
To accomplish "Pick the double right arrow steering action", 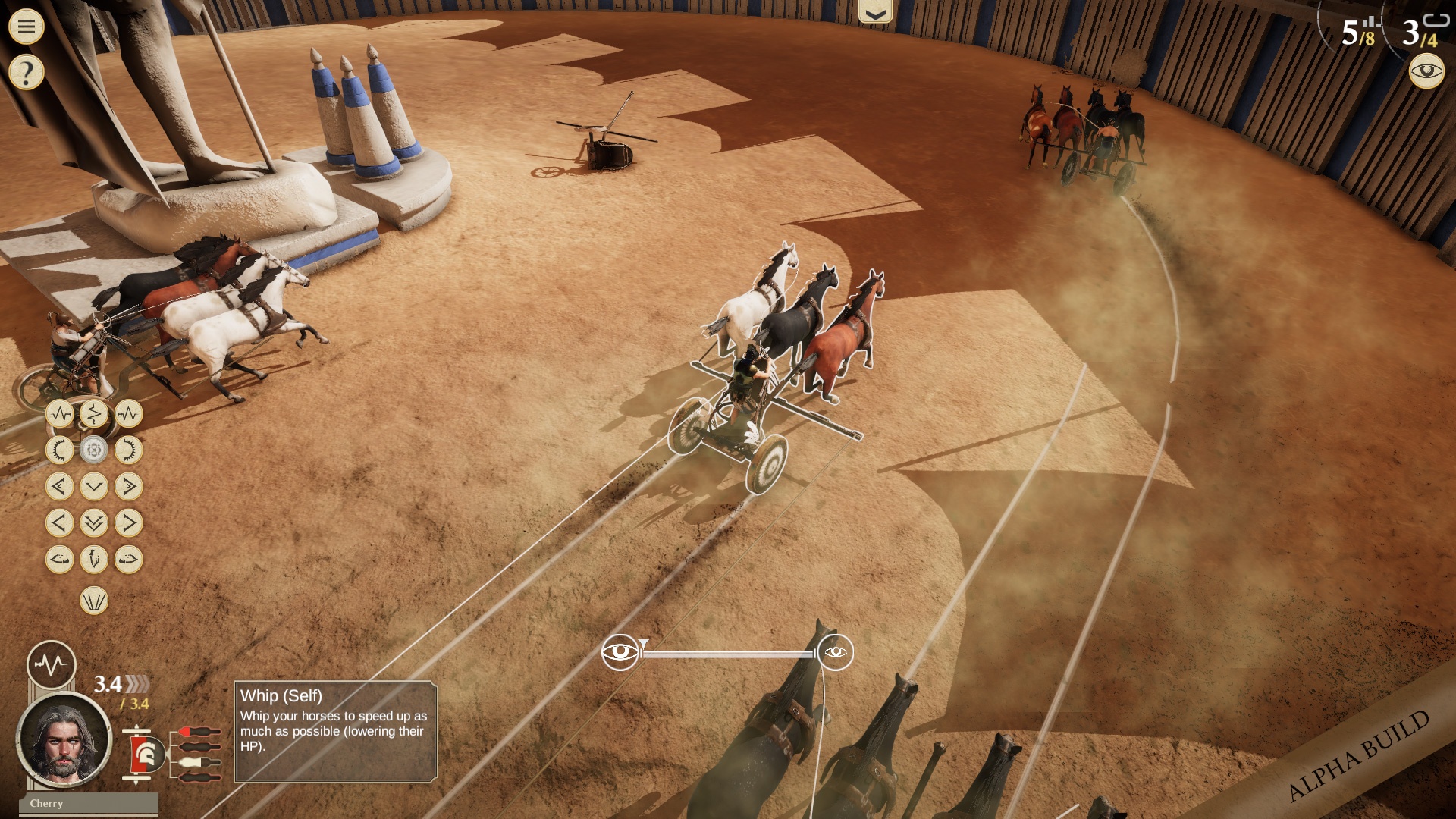I will (x=128, y=486).
